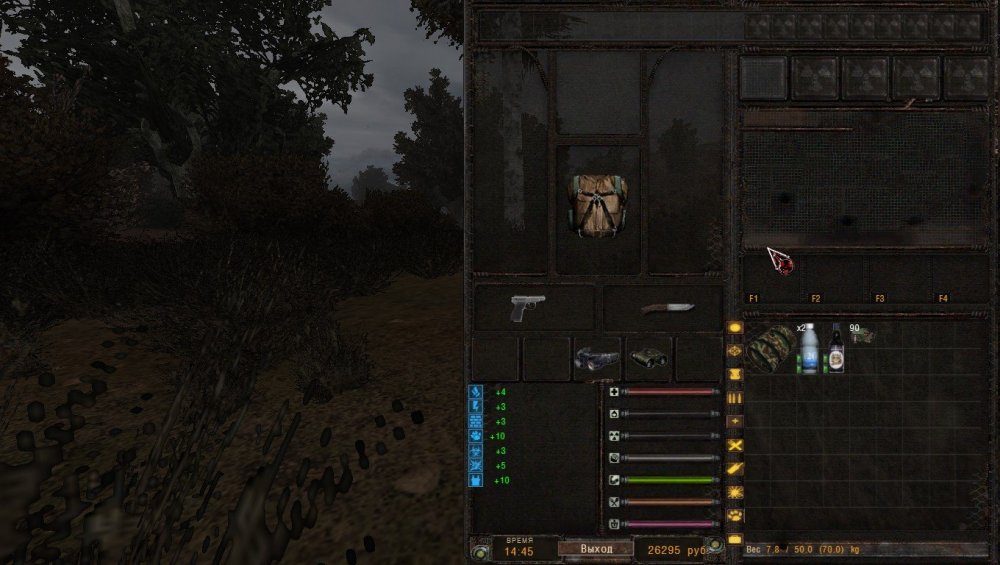Image resolution: width=1000 pixels, height=565 pixels.
Task: Select the ammo item marked 90
Action: pos(862,336)
